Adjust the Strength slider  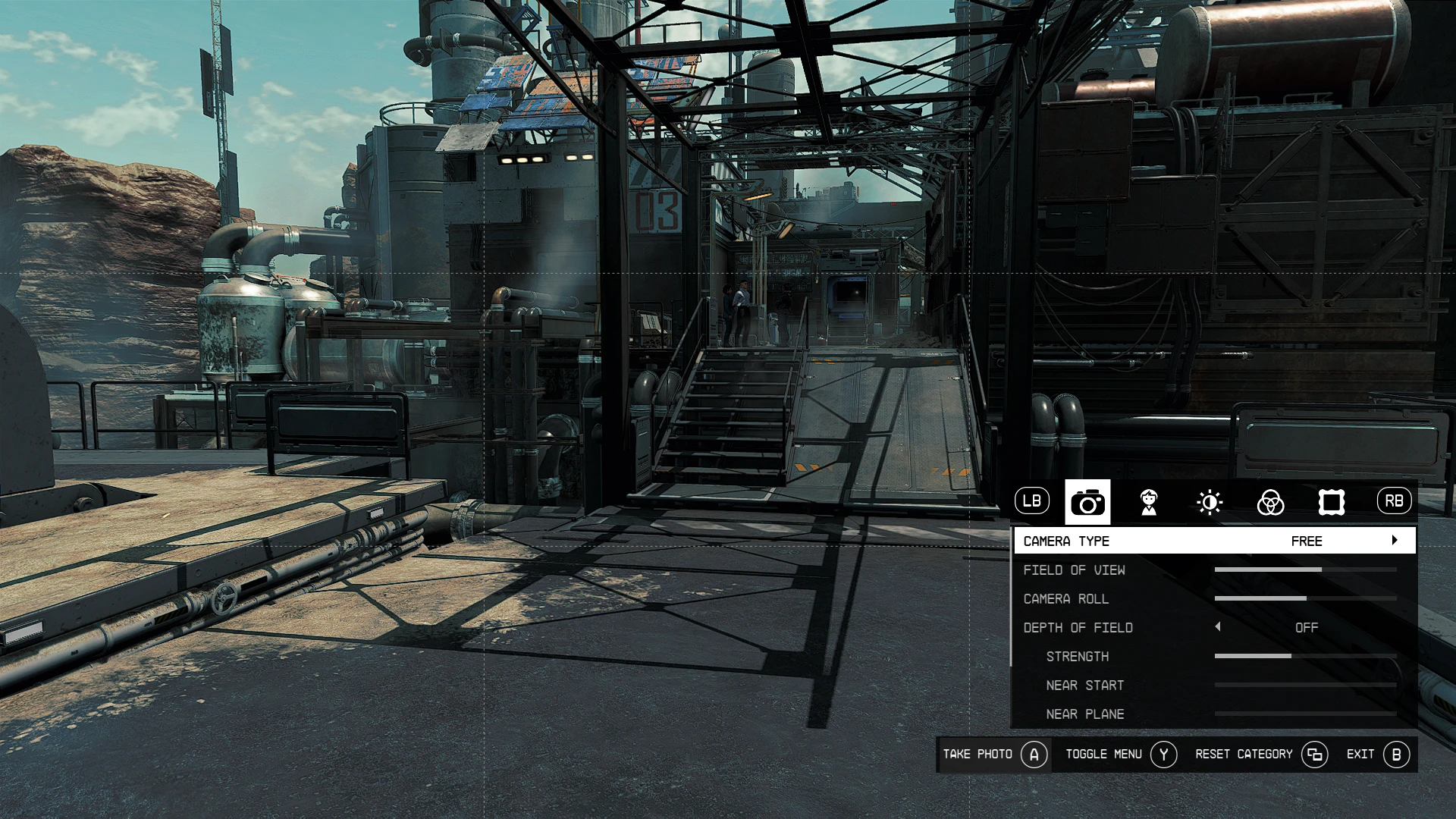(1305, 656)
